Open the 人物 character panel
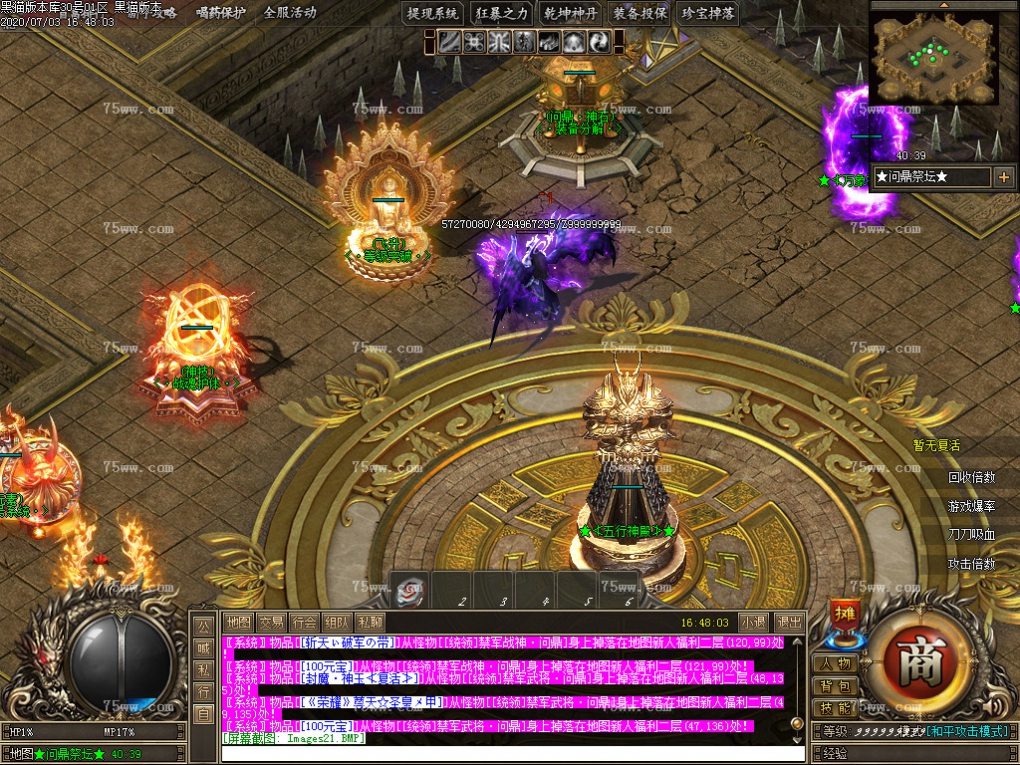This screenshot has height=765, width=1020. [x=834, y=664]
